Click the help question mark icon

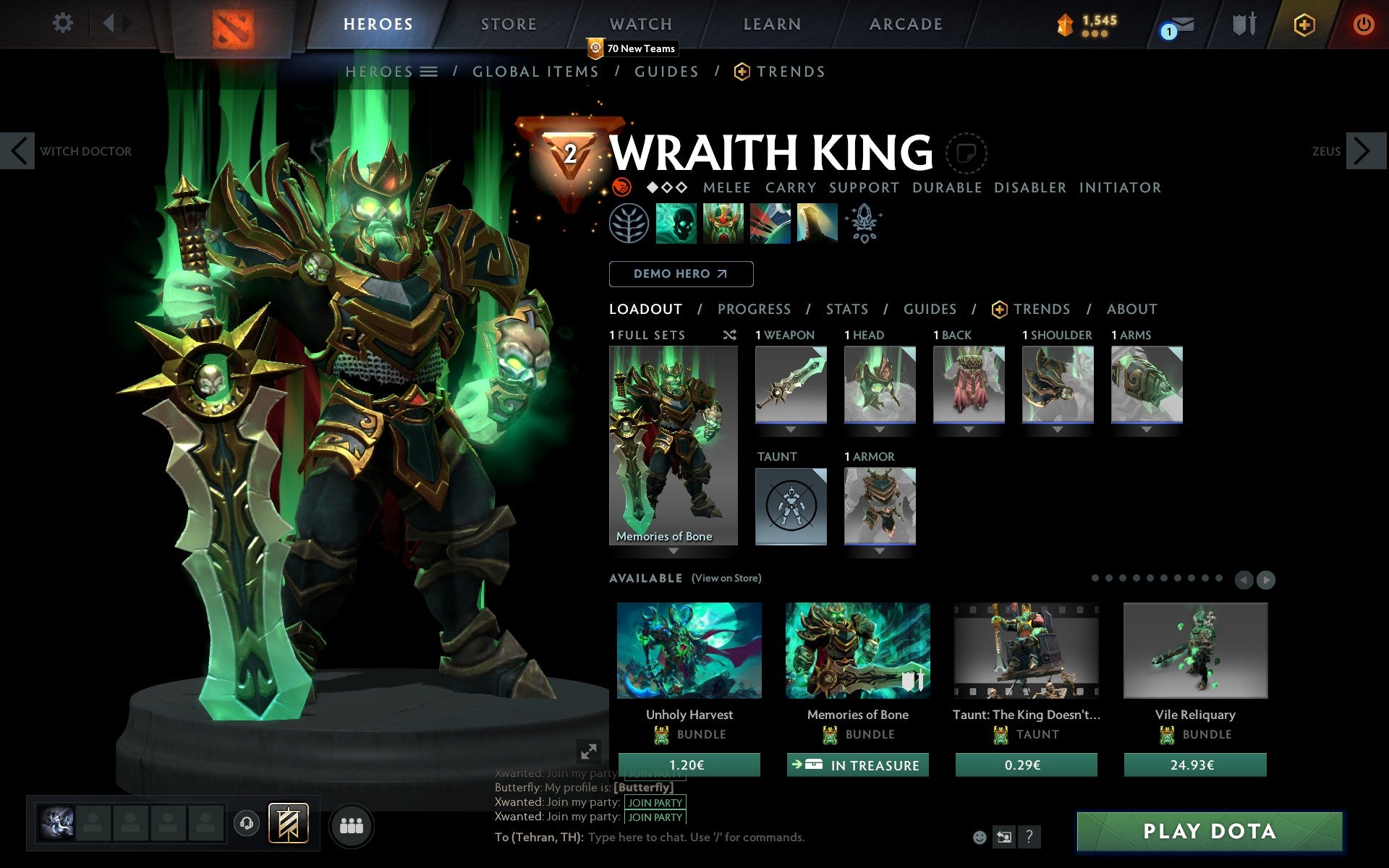pyautogui.click(x=1030, y=838)
